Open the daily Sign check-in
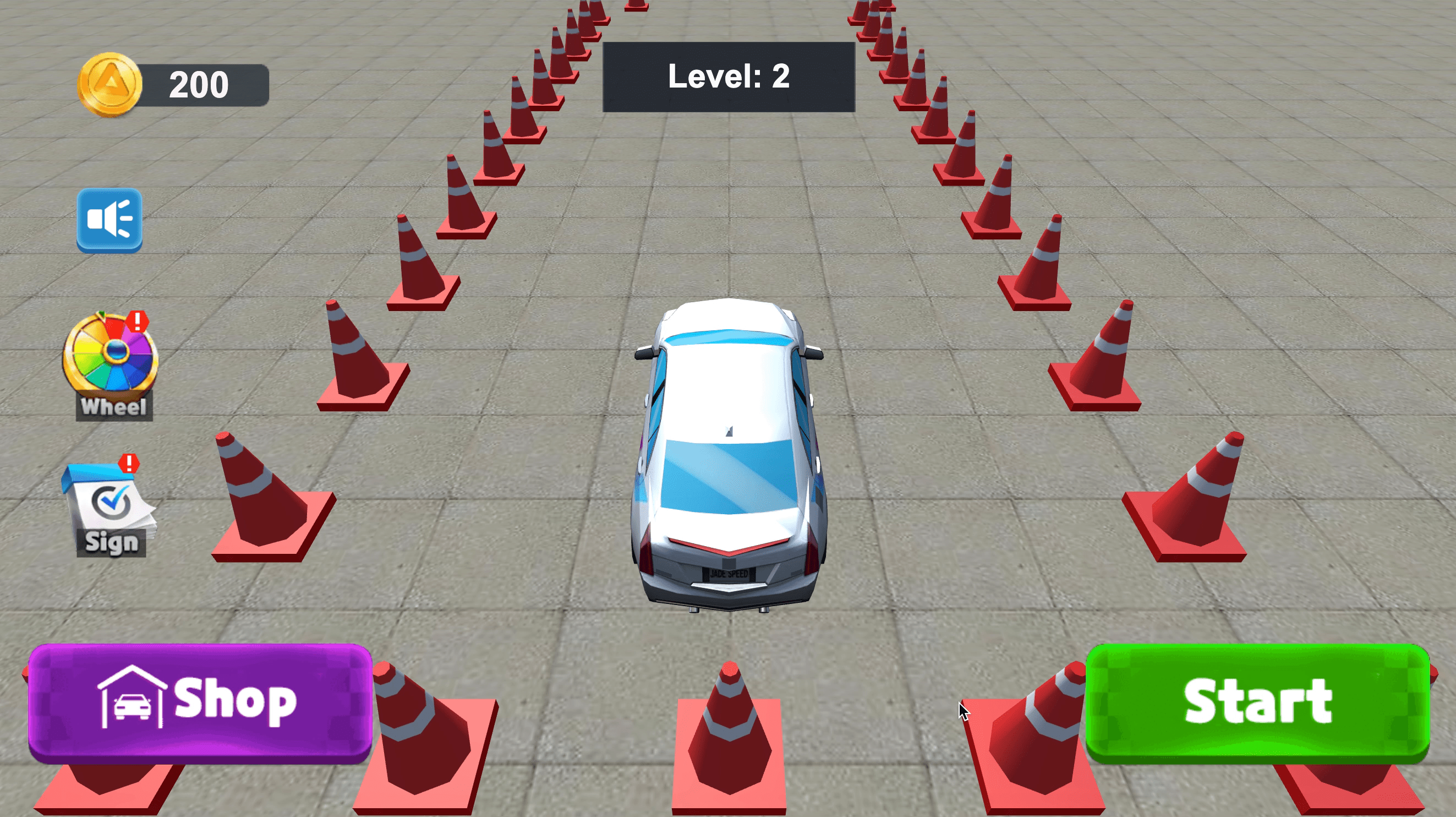Screen dimensions: 1456x817 [109, 507]
